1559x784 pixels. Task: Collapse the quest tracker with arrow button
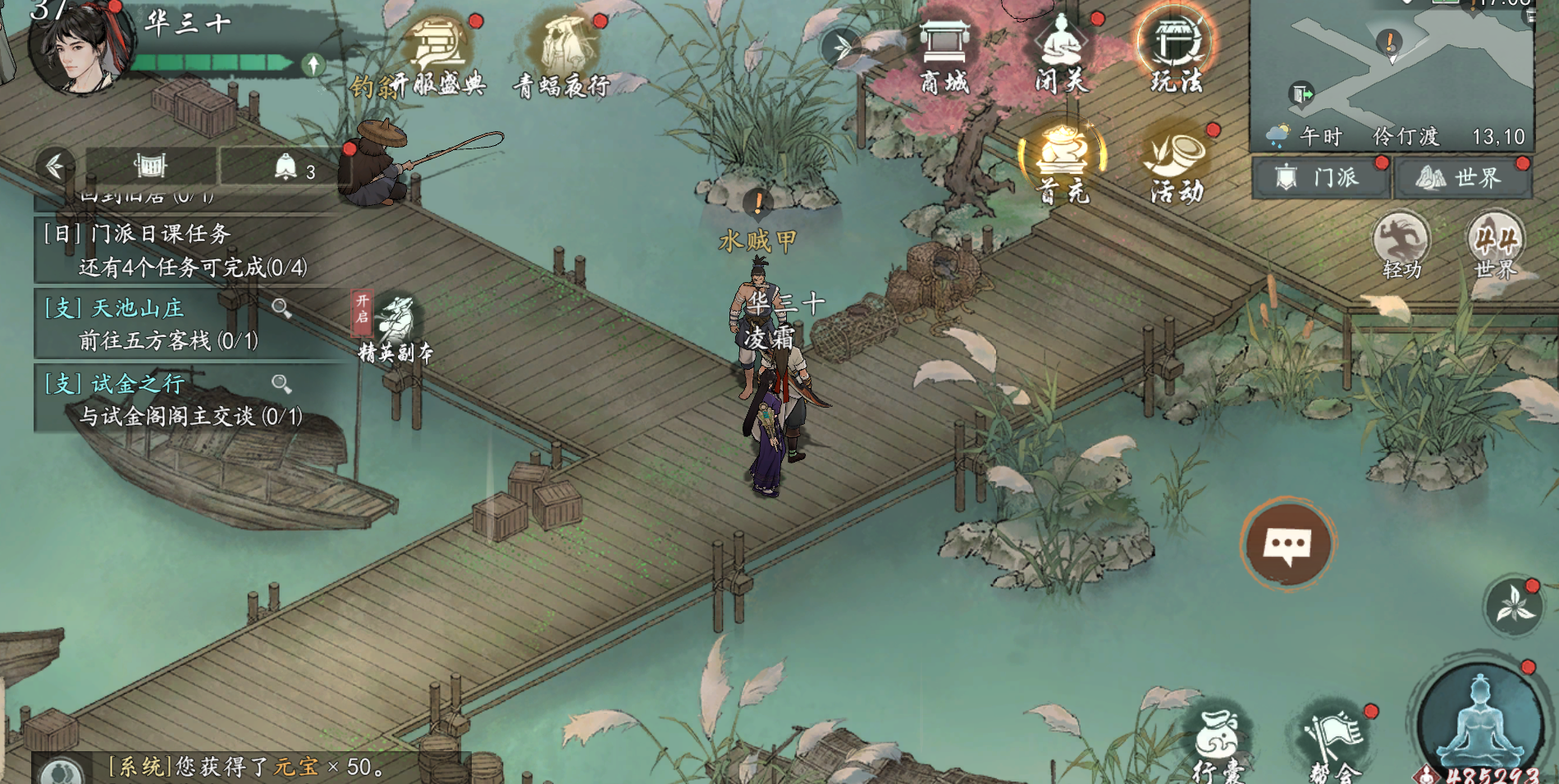(55, 166)
